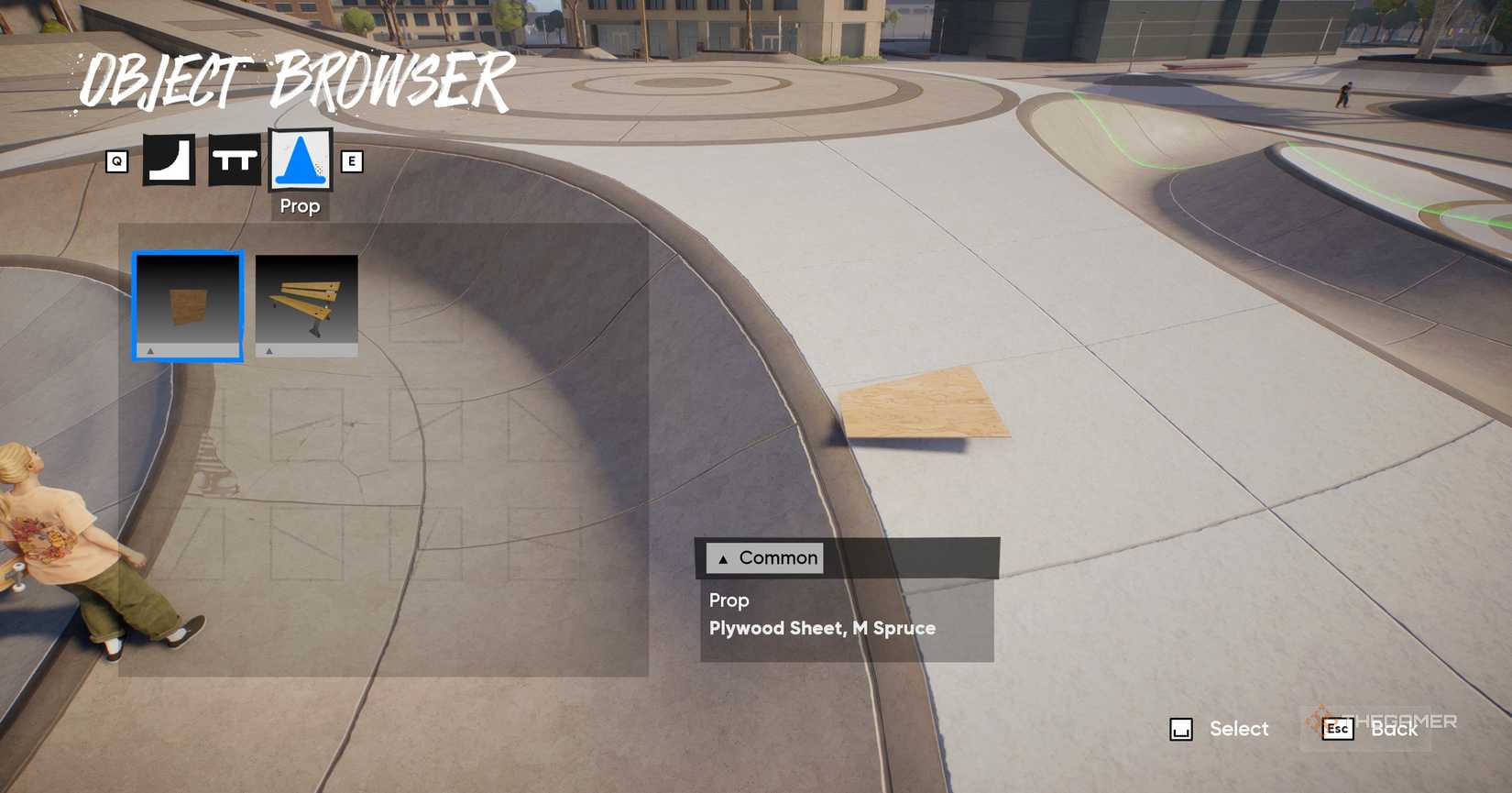Click the controller button icon beside Select

pos(1182,729)
